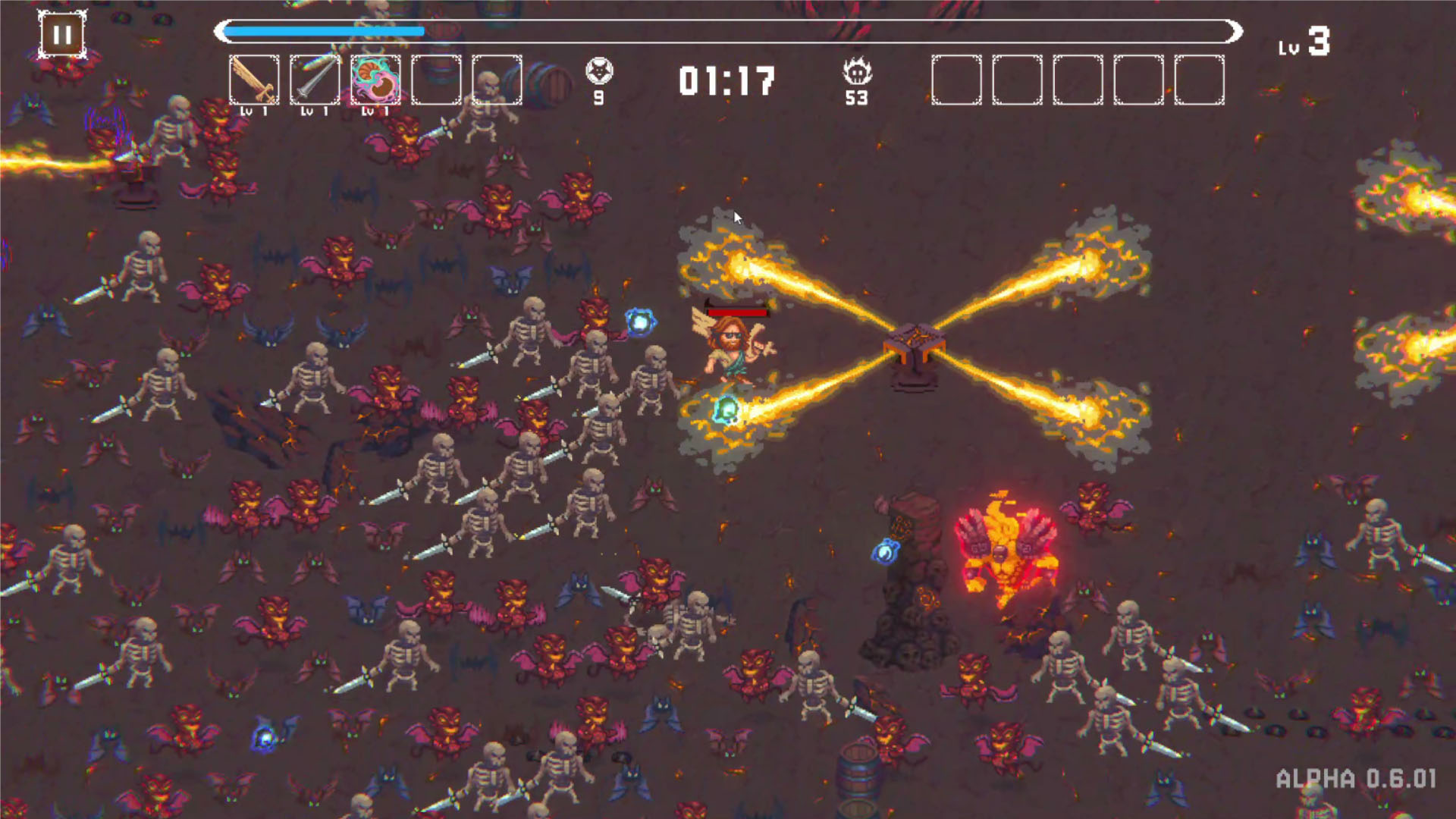Click the 01:17 game timer
1456x819 pixels.
pyautogui.click(x=730, y=82)
